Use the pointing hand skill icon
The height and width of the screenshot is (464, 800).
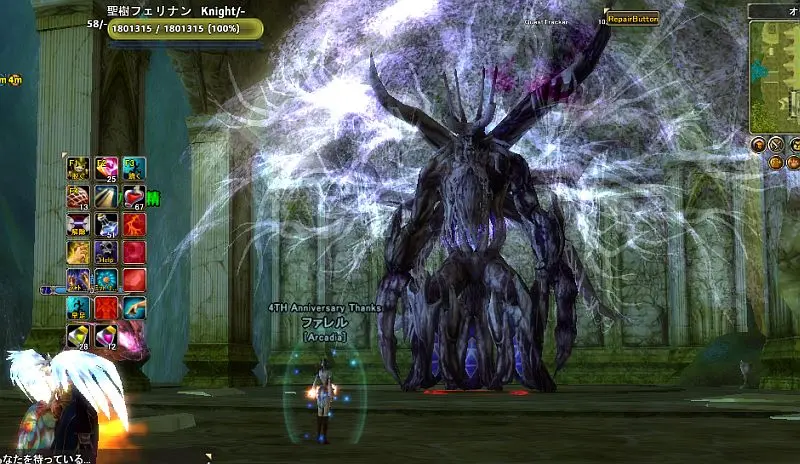coord(134,308)
